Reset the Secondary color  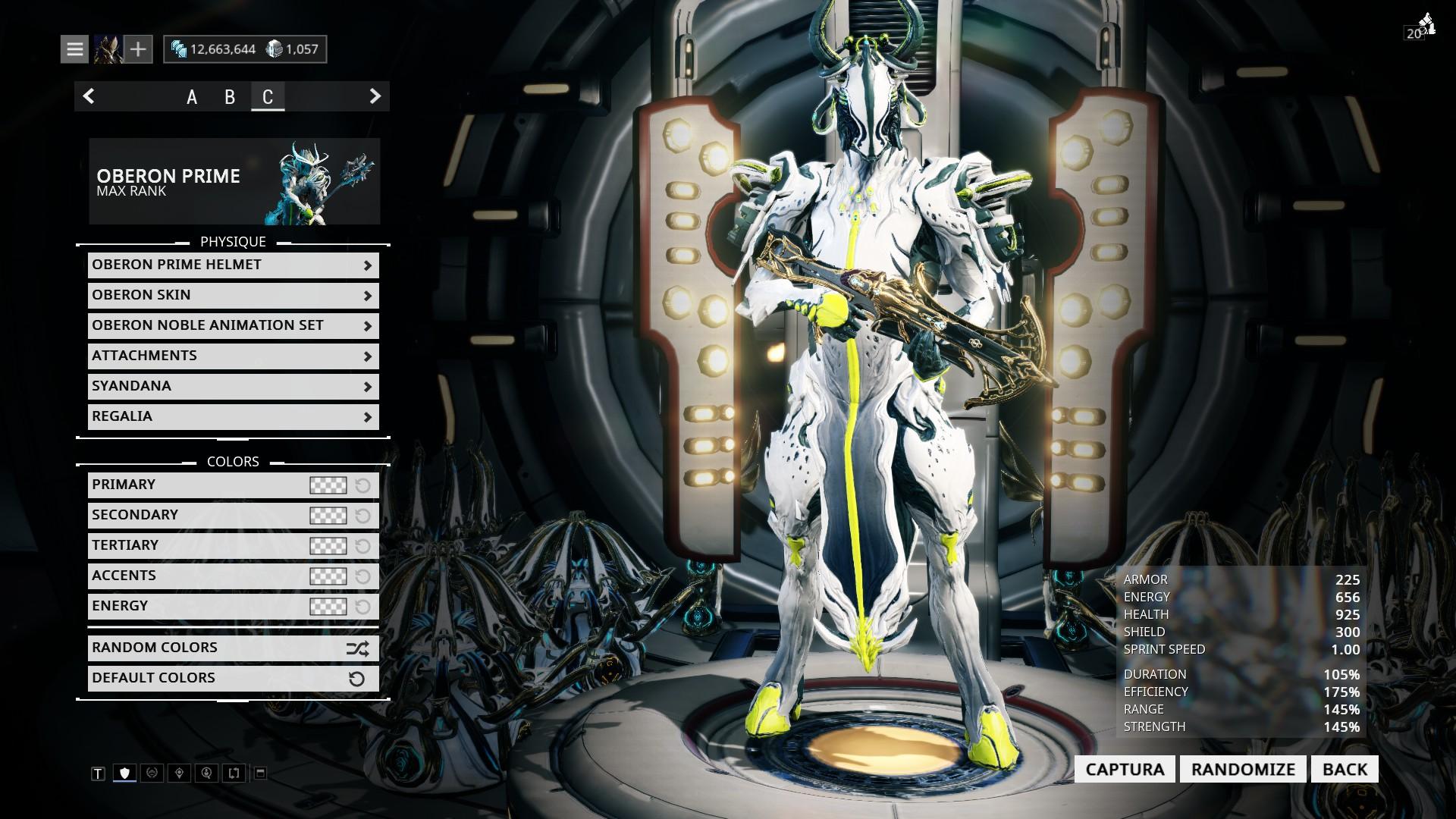(362, 516)
